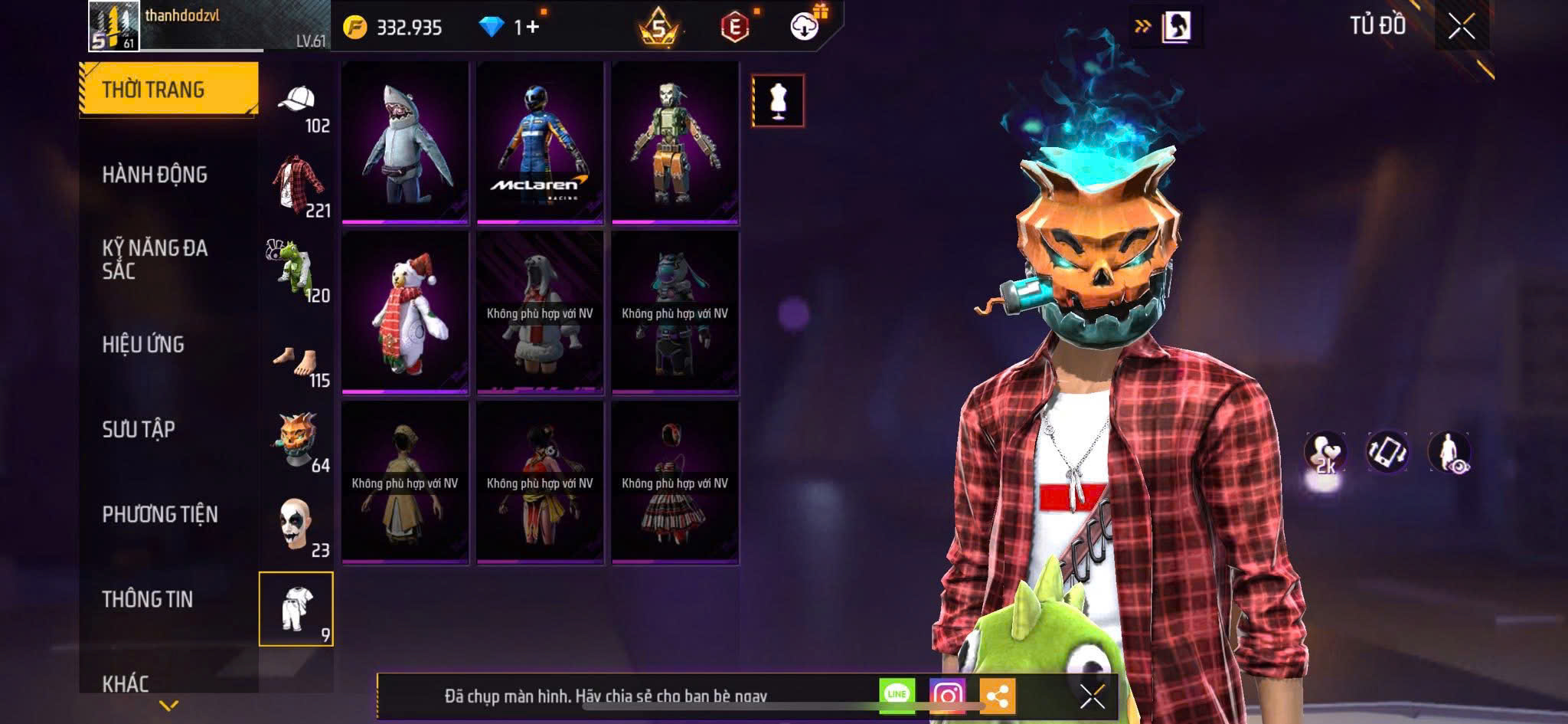The width and height of the screenshot is (1568, 724).
Task: Select the McLaren racing suit
Action: pyautogui.click(x=540, y=143)
